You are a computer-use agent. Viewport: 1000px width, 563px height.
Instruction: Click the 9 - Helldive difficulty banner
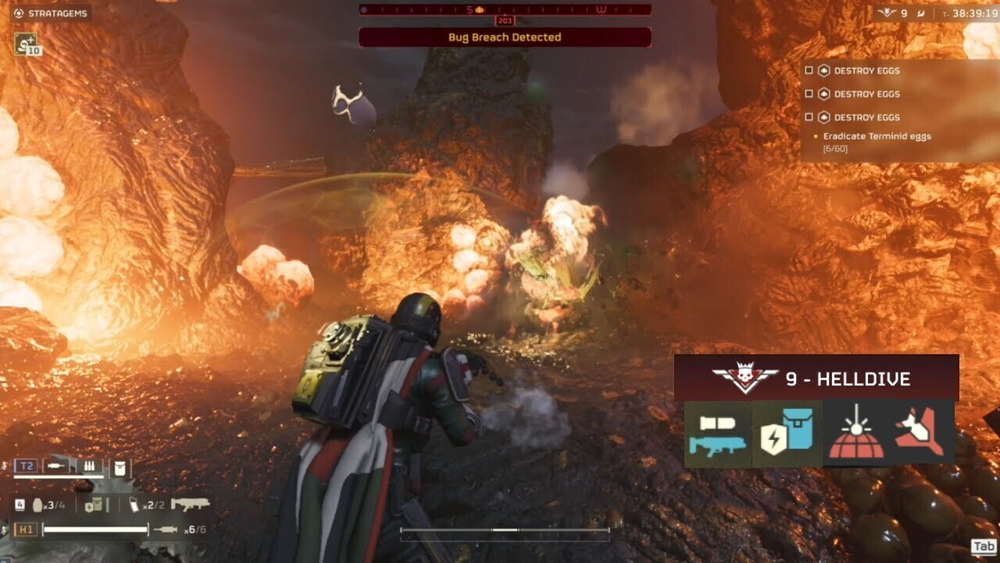816,379
